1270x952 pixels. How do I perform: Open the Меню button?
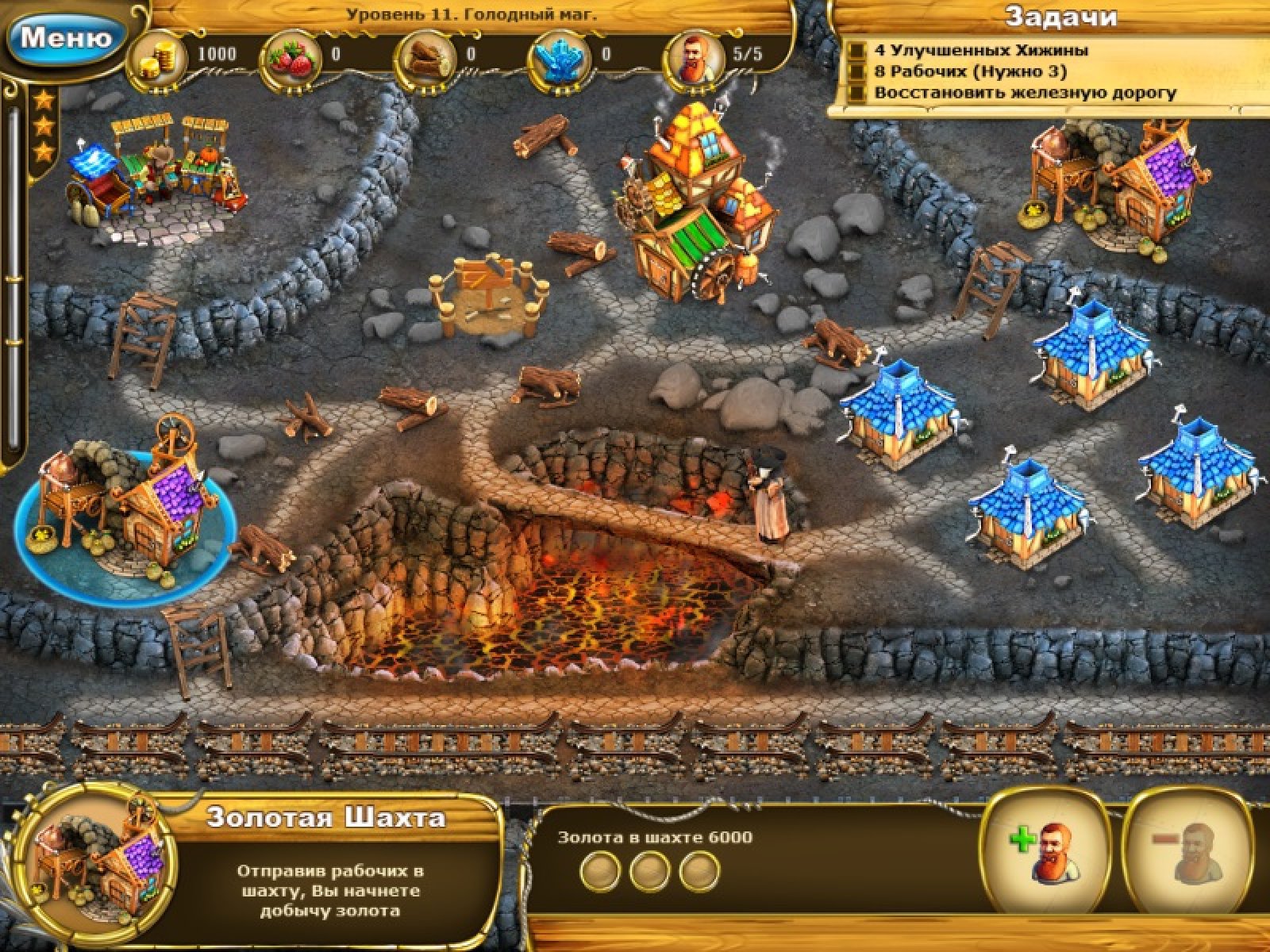tap(65, 37)
